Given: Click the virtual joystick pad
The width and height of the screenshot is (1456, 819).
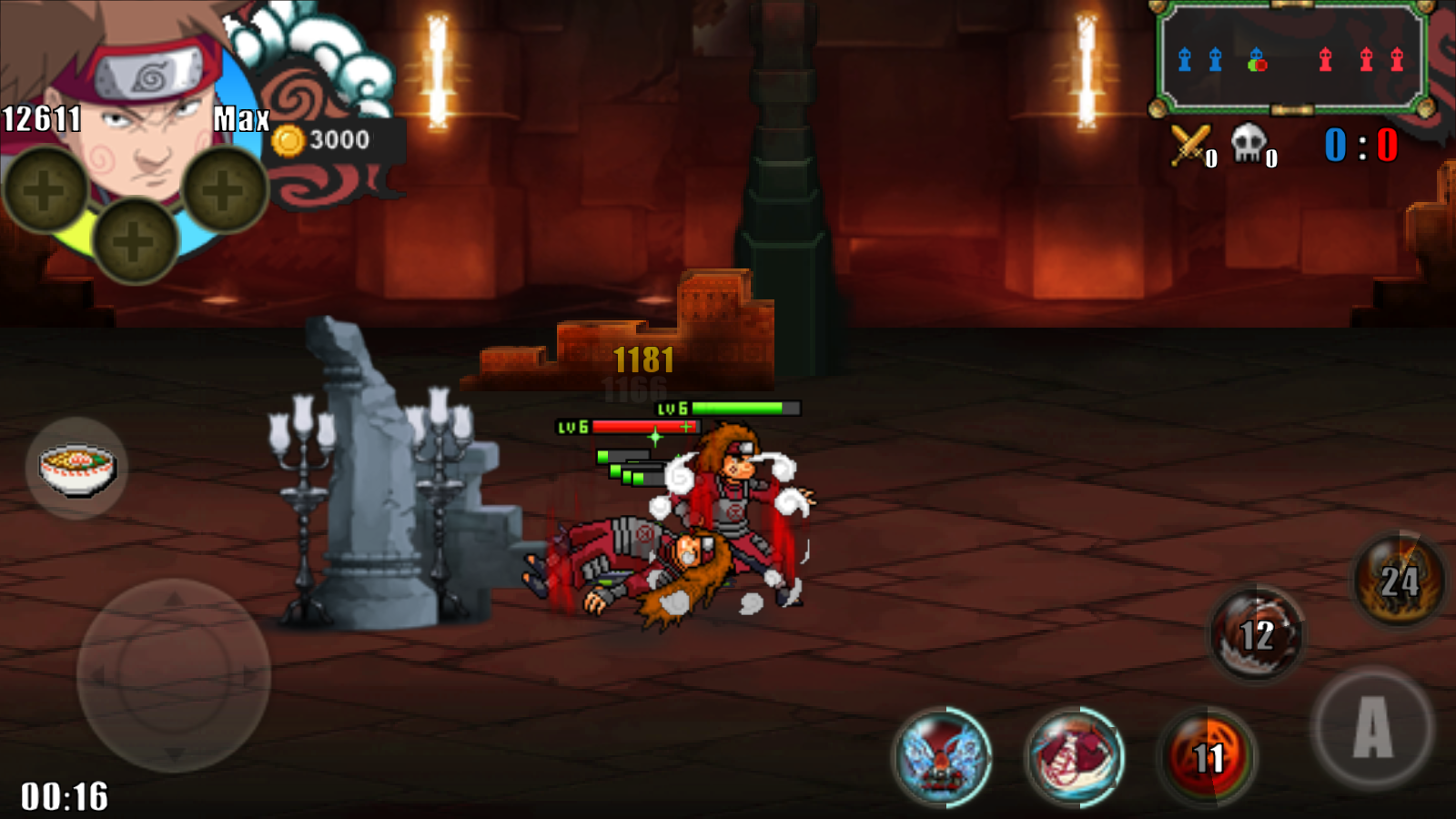Looking at the screenshot, I should 174,675.
